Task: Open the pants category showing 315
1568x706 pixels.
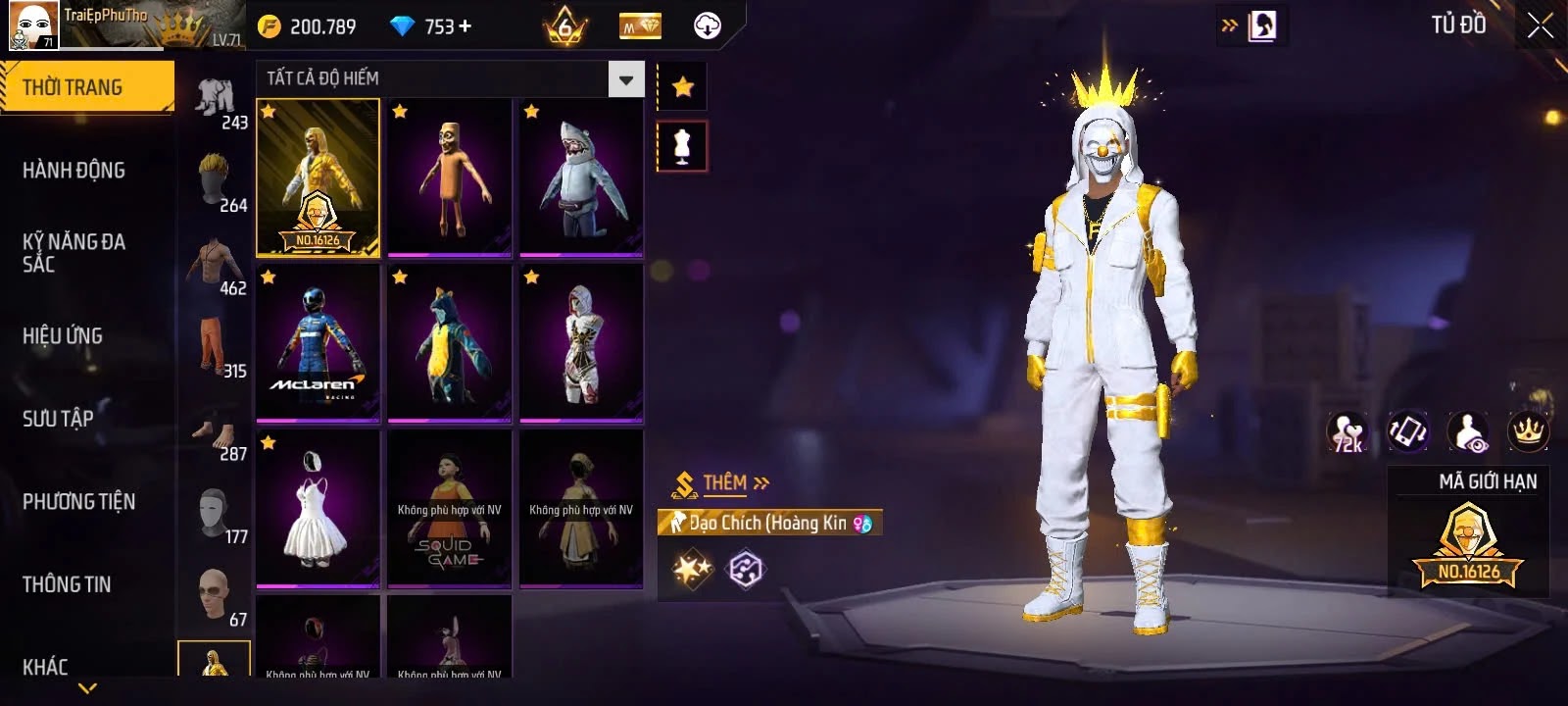Action: (x=218, y=349)
